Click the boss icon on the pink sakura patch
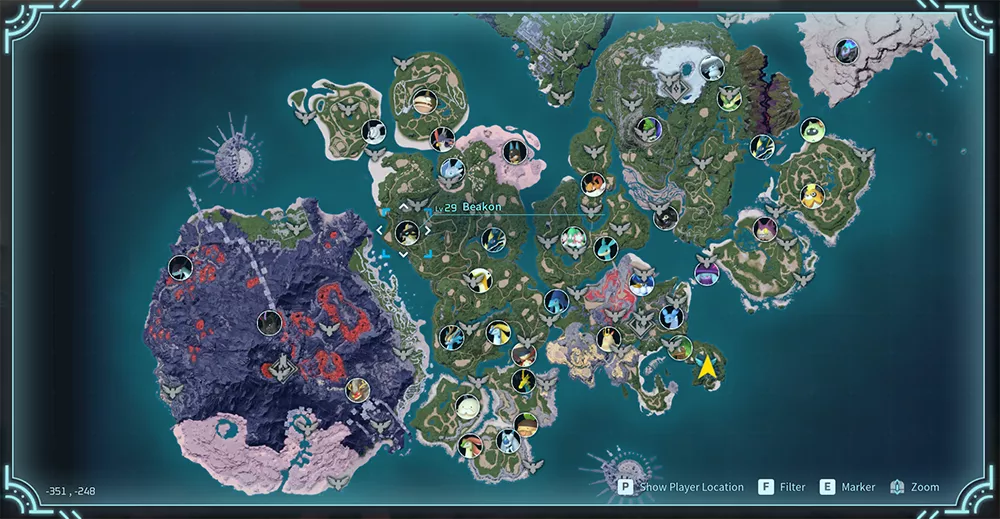Image resolution: width=1000 pixels, height=519 pixels. (514, 152)
